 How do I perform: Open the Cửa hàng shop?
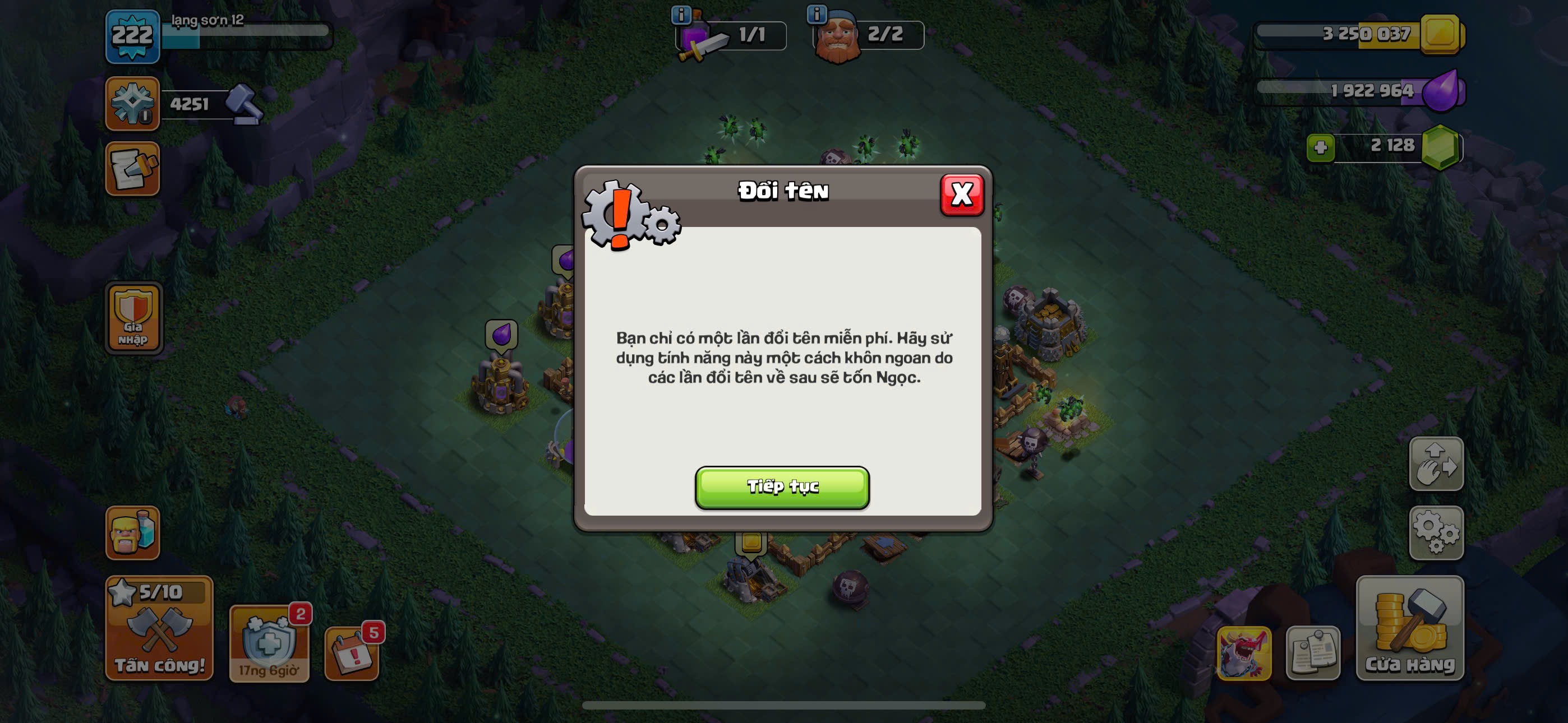tap(1409, 628)
